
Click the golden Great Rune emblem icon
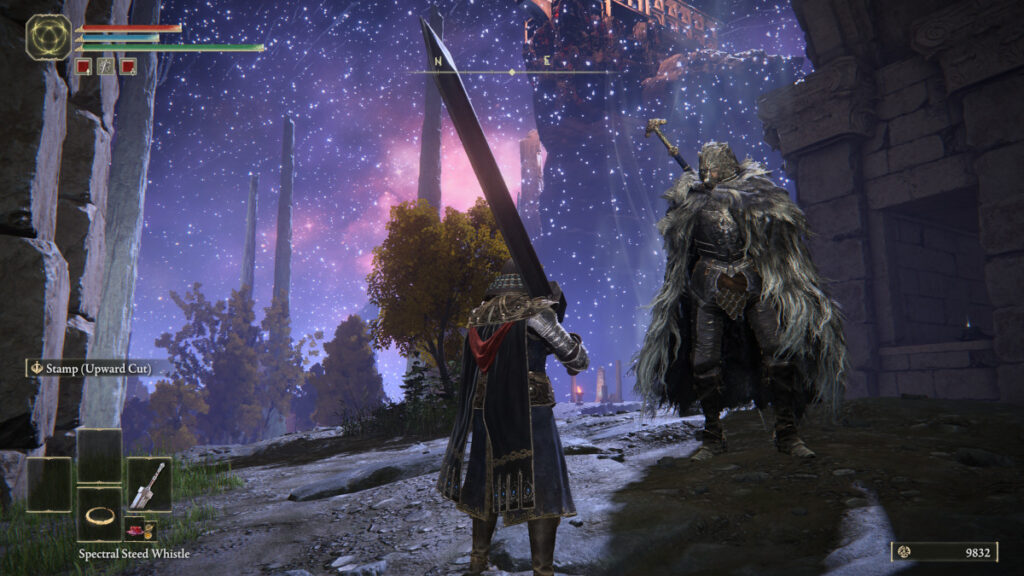click(48, 37)
